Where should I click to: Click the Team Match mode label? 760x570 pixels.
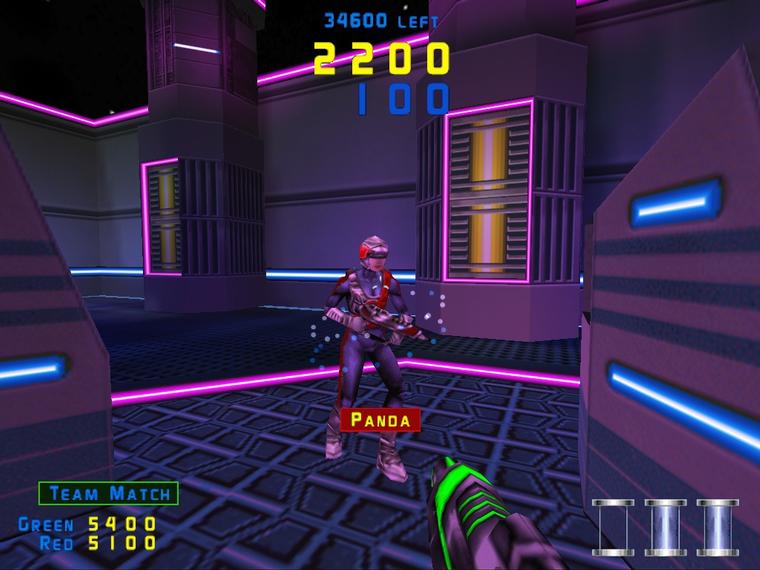point(108,493)
